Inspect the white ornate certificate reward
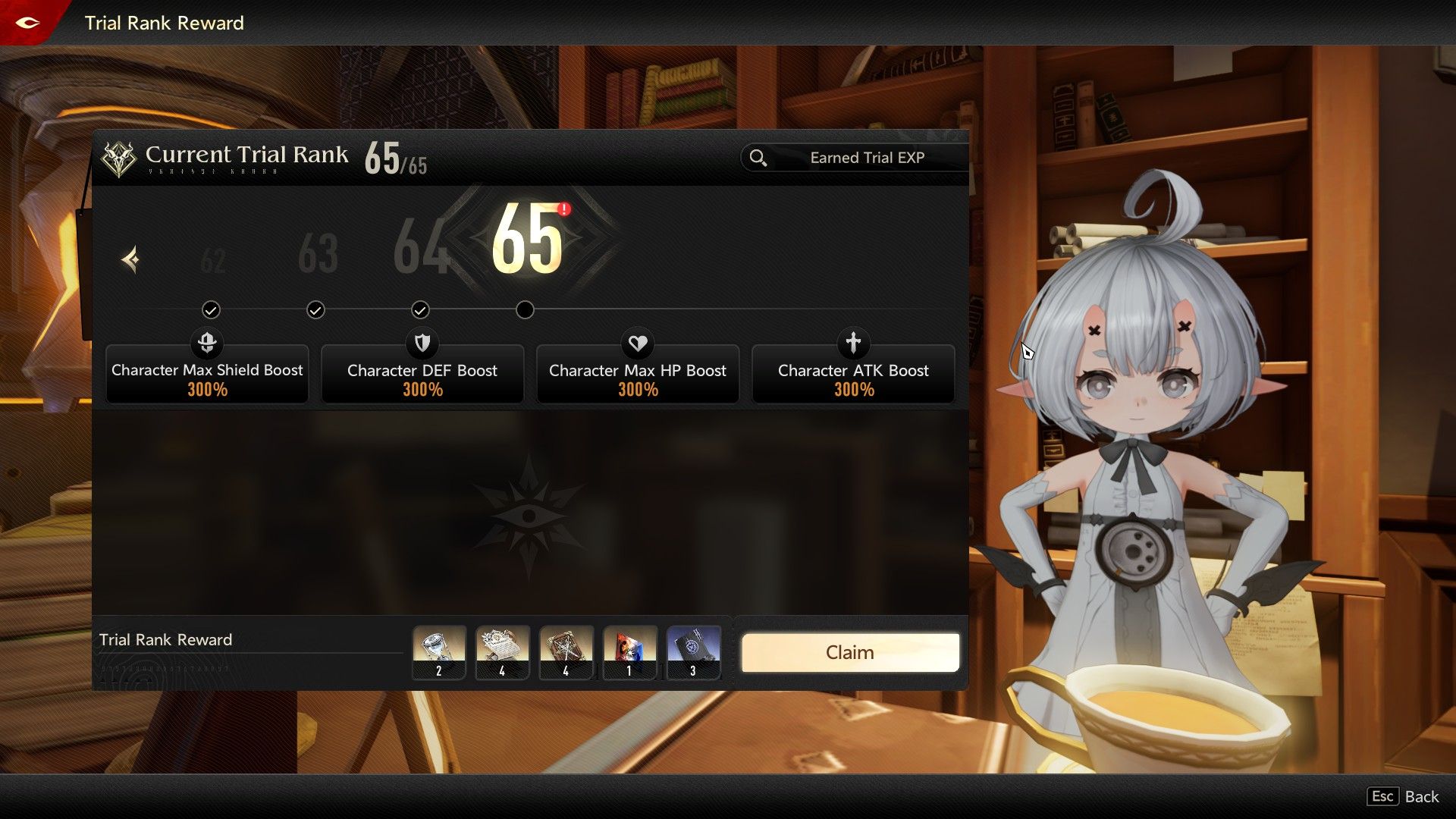1456x819 pixels. (502, 652)
